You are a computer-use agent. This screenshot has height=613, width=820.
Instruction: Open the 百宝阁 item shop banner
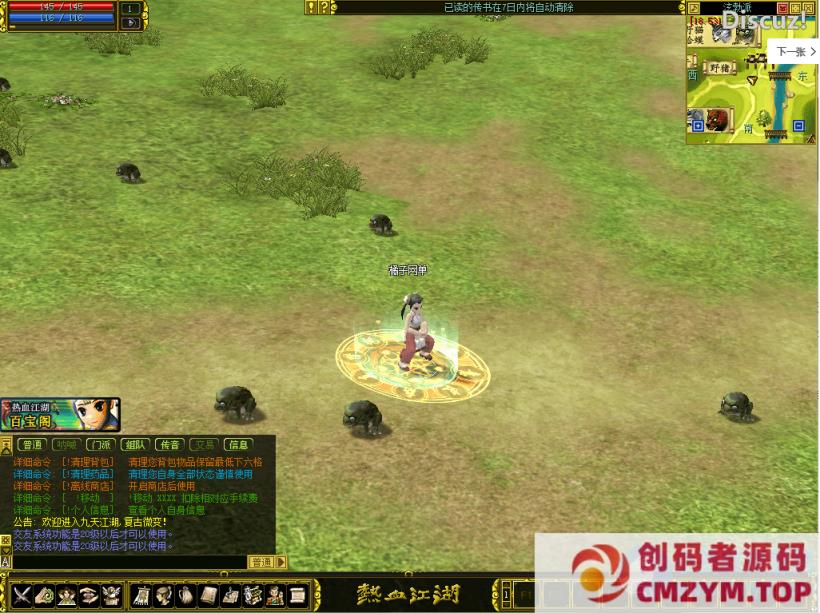coord(60,414)
